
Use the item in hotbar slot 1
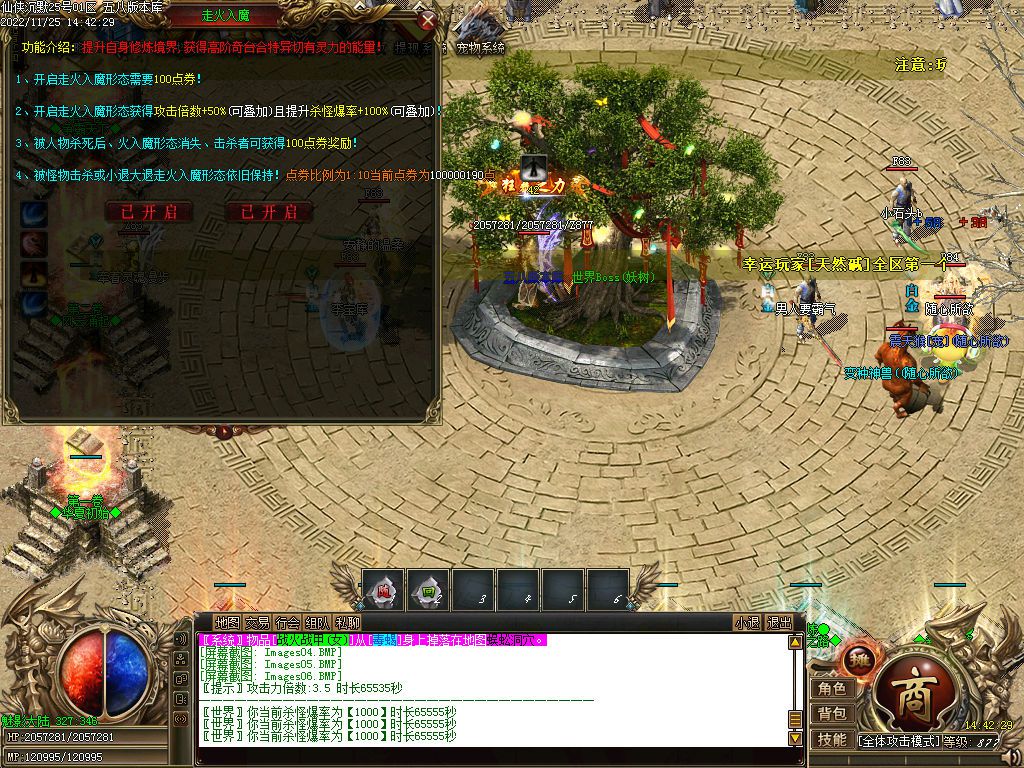[384, 590]
